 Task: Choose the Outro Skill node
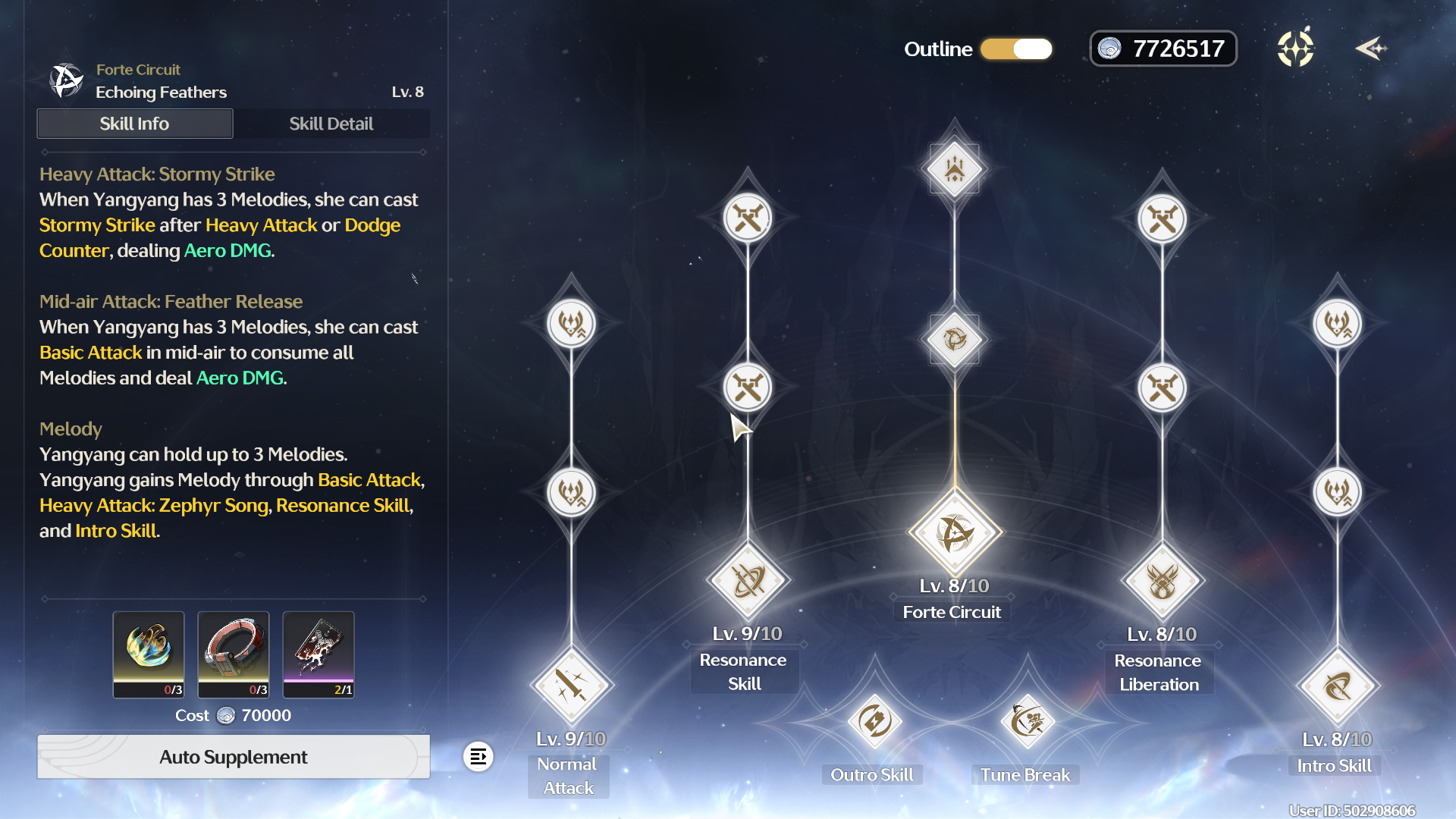tap(874, 721)
